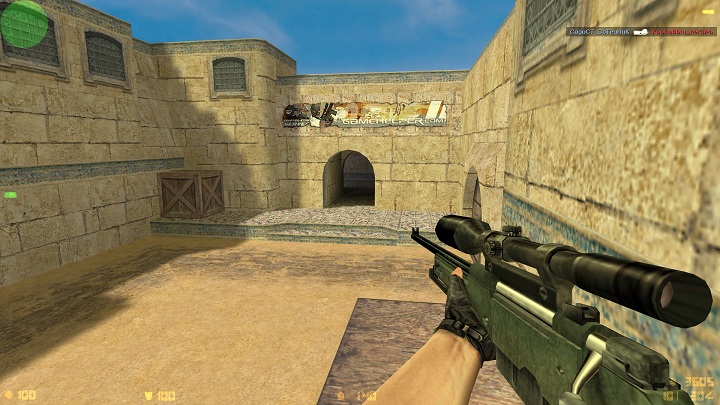Select the kill feed entry row
This screenshot has height=405, width=720.
[641, 32]
